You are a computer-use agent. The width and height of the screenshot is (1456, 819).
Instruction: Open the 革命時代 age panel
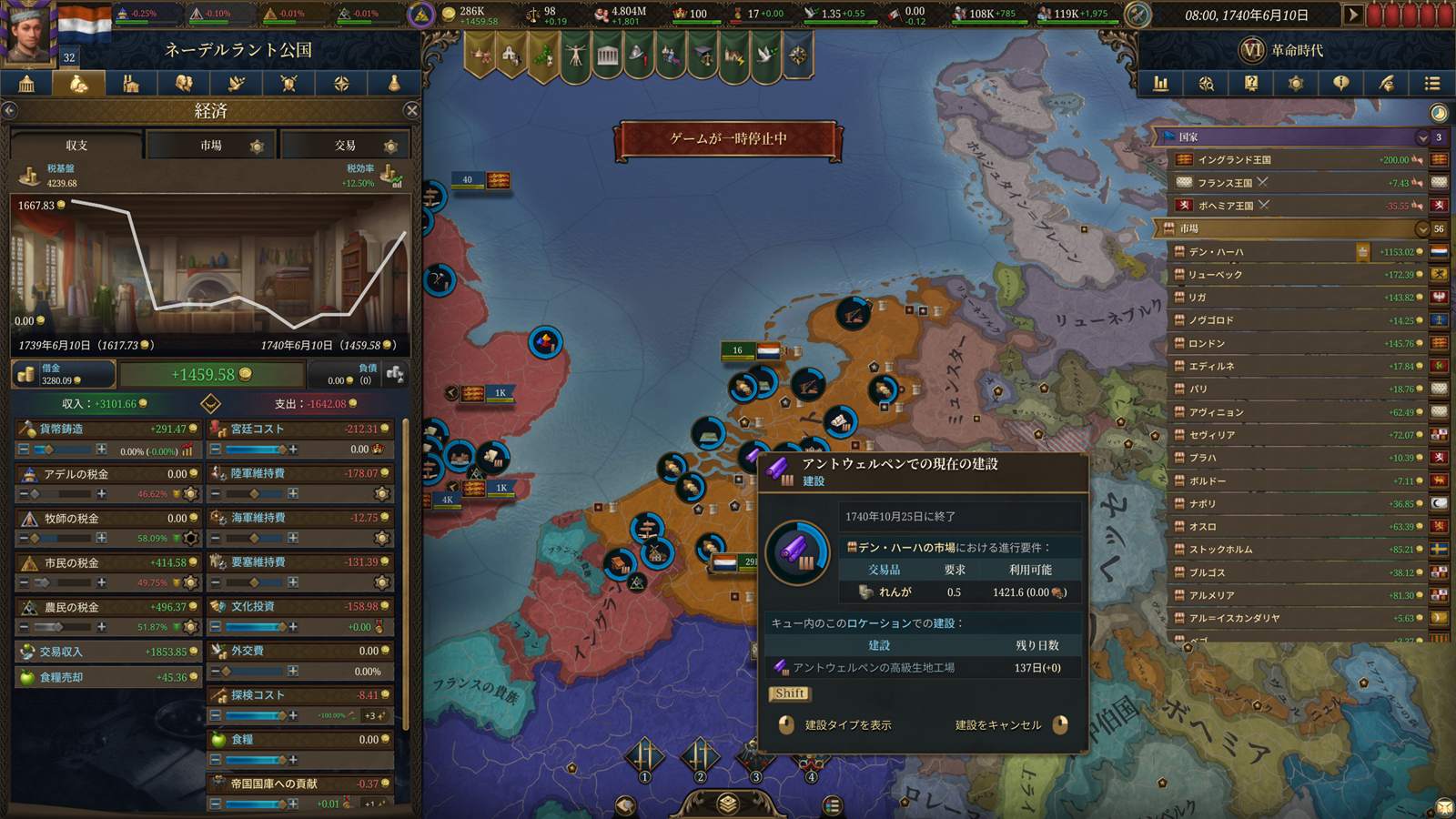(1283, 50)
